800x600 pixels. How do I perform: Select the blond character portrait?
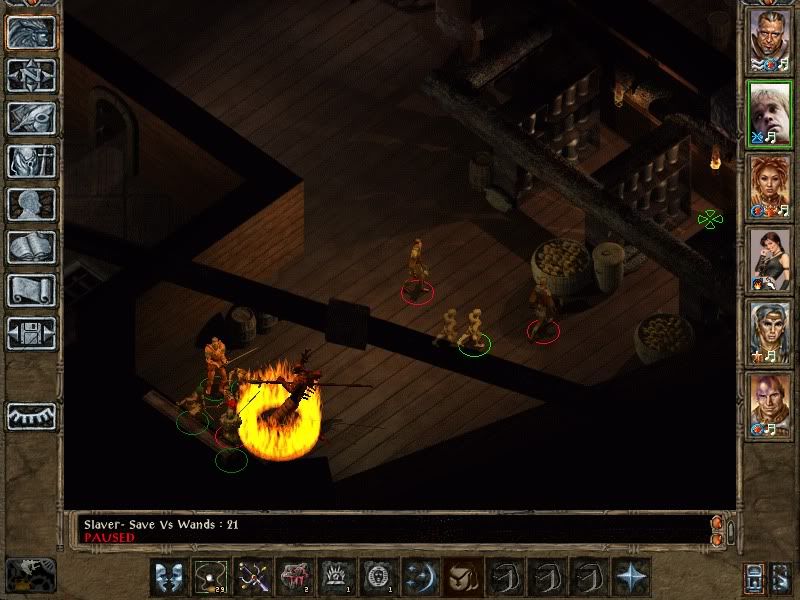coord(770,114)
